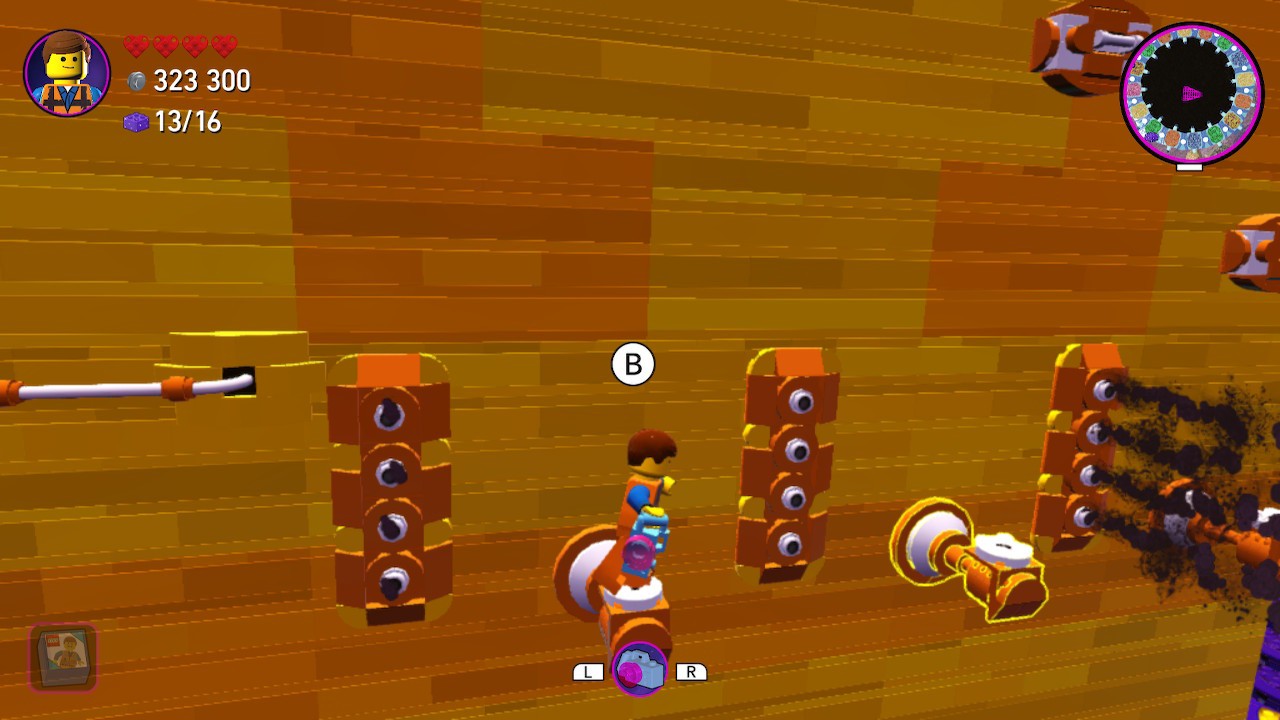Open the faded character card icon
The height and width of the screenshot is (720, 1280).
click(x=64, y=657)
